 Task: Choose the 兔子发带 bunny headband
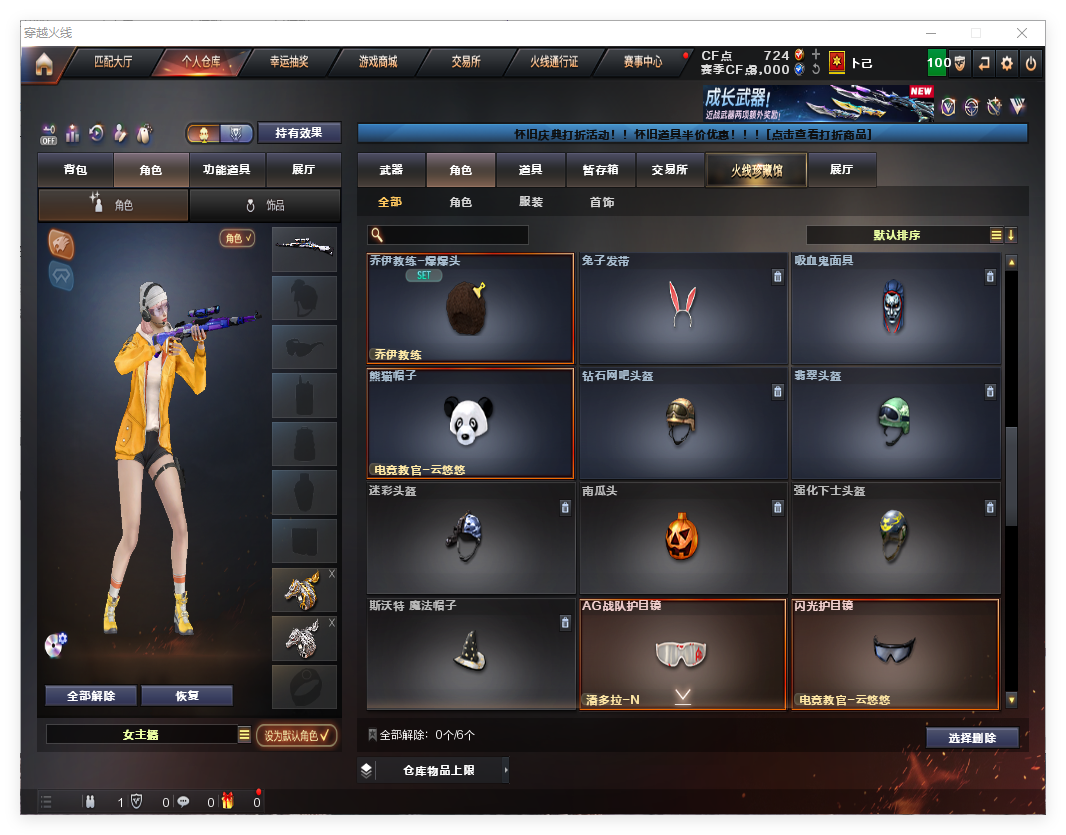tap(683, 308)
